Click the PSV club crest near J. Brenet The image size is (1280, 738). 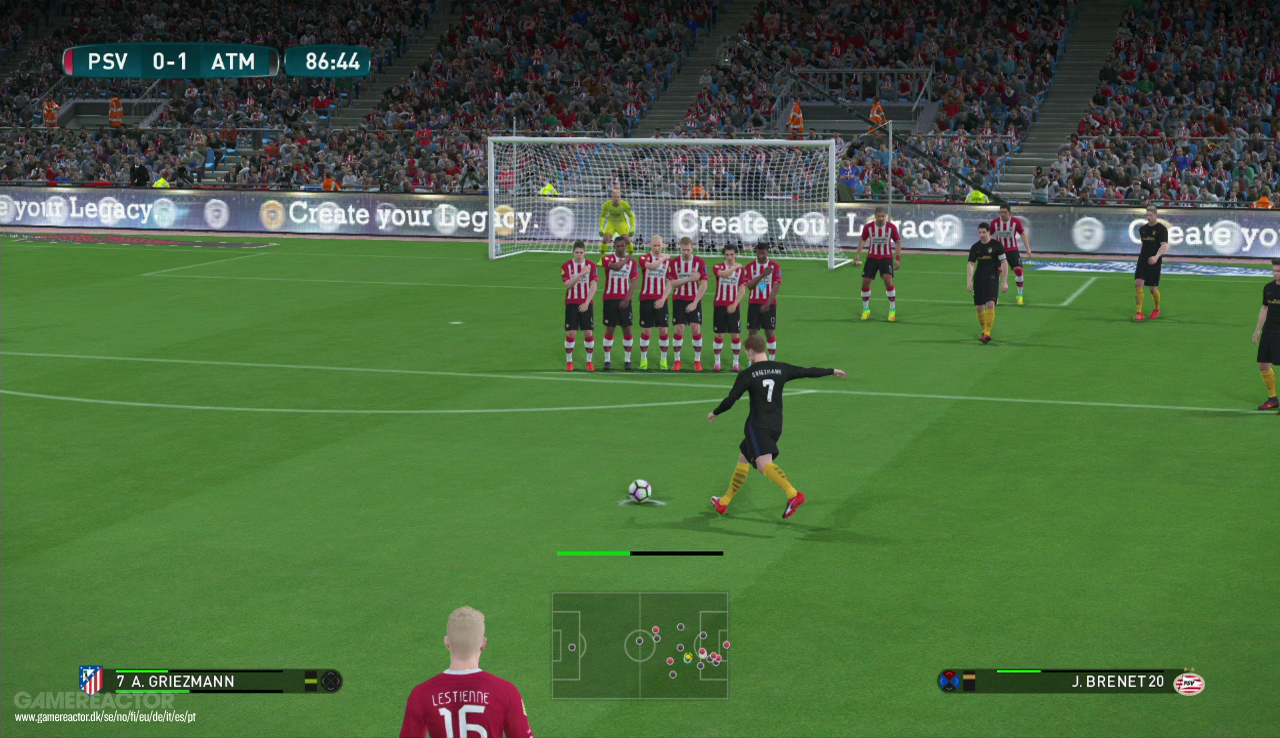click(x=1190, y=684)
